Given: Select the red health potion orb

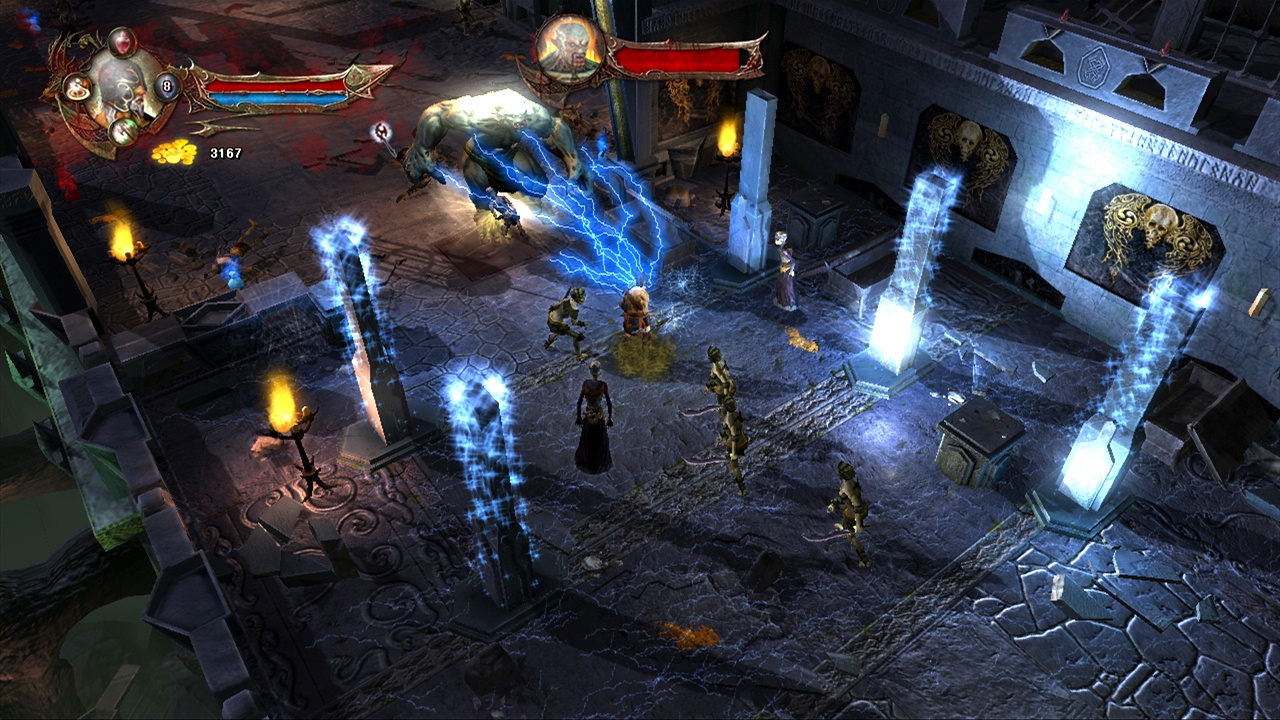Looking at the screenshot, I should (x=122, y=43).
